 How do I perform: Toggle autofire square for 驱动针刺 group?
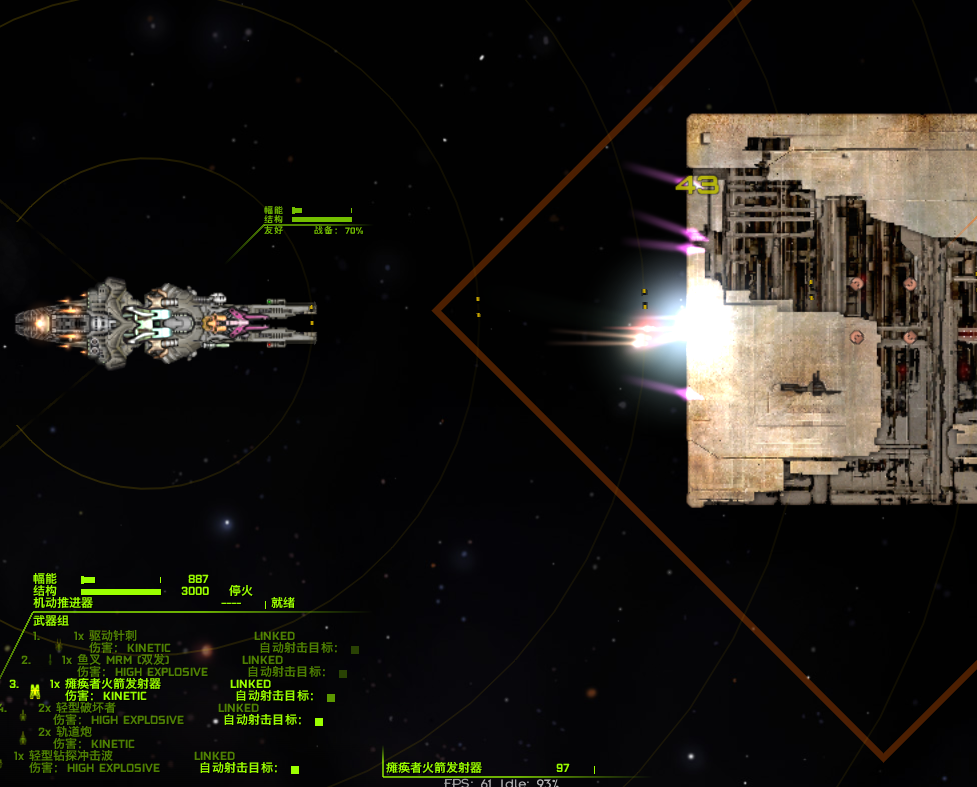(355, 649)
